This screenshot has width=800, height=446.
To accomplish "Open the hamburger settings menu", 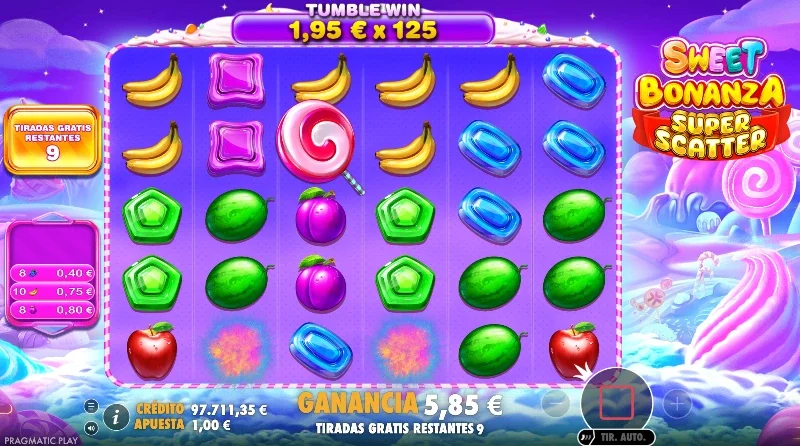I will pos(92,405).
